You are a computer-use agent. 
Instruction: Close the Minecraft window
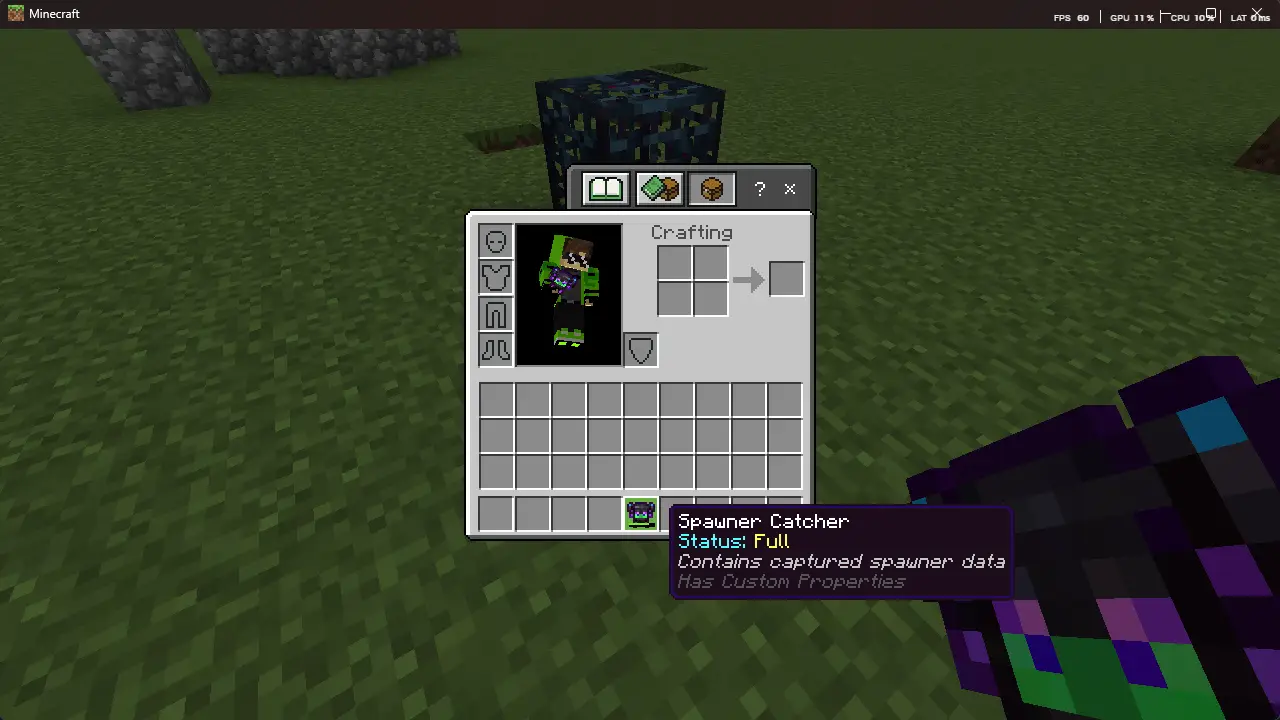coord(1257,13)
